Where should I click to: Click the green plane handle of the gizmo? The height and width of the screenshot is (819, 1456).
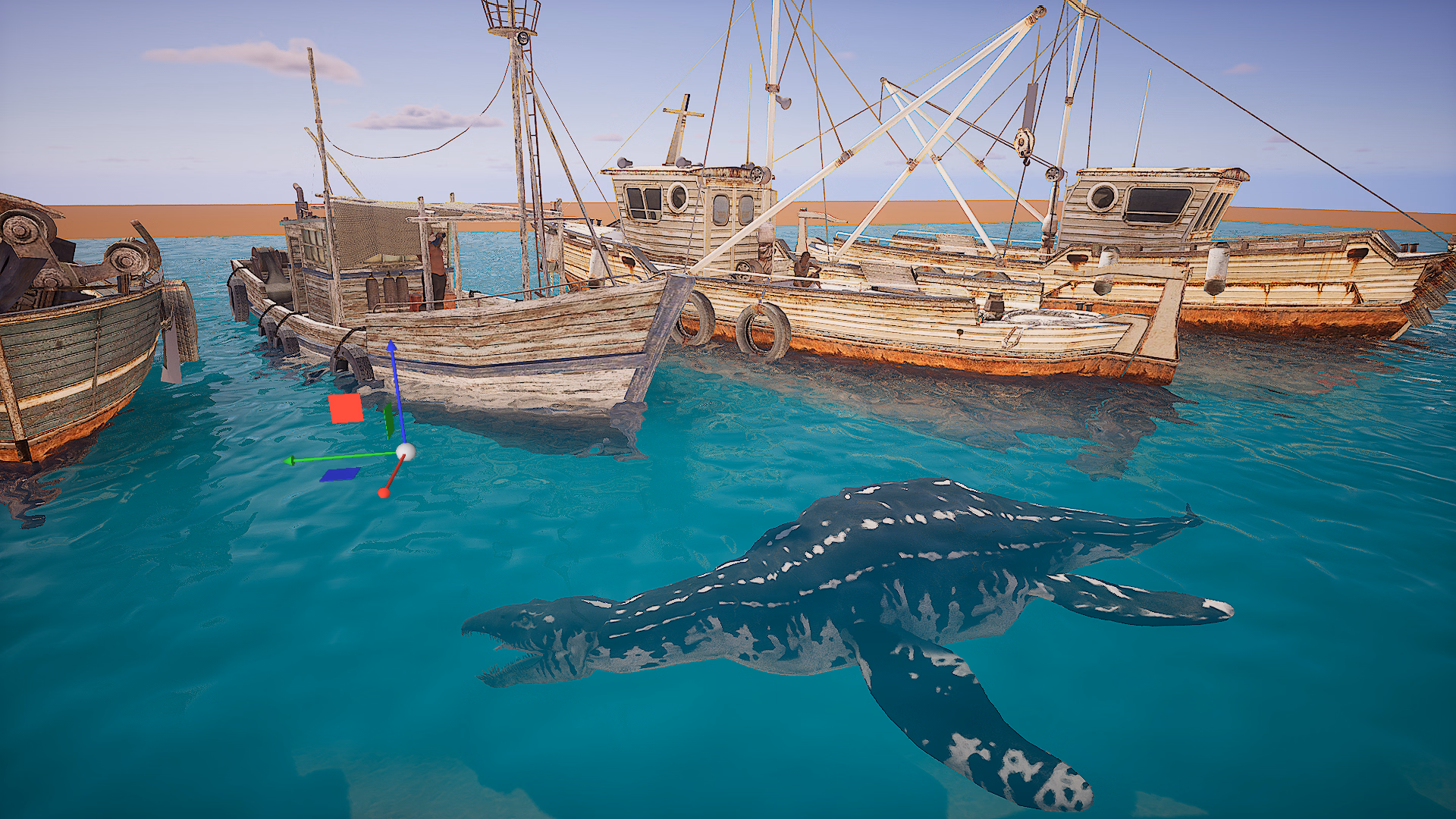point(389,420)
